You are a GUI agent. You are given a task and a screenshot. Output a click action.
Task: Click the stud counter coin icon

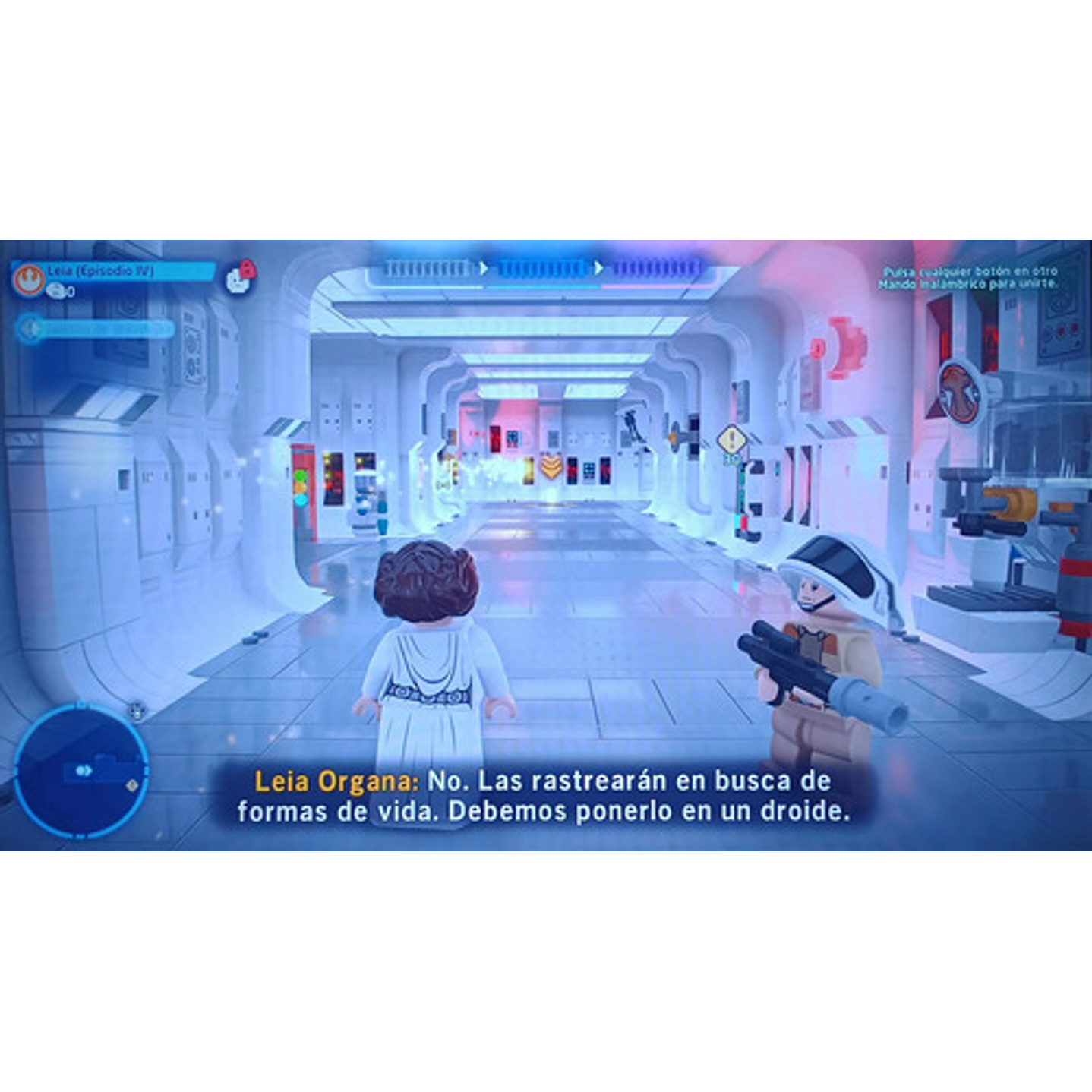[57, 289]
